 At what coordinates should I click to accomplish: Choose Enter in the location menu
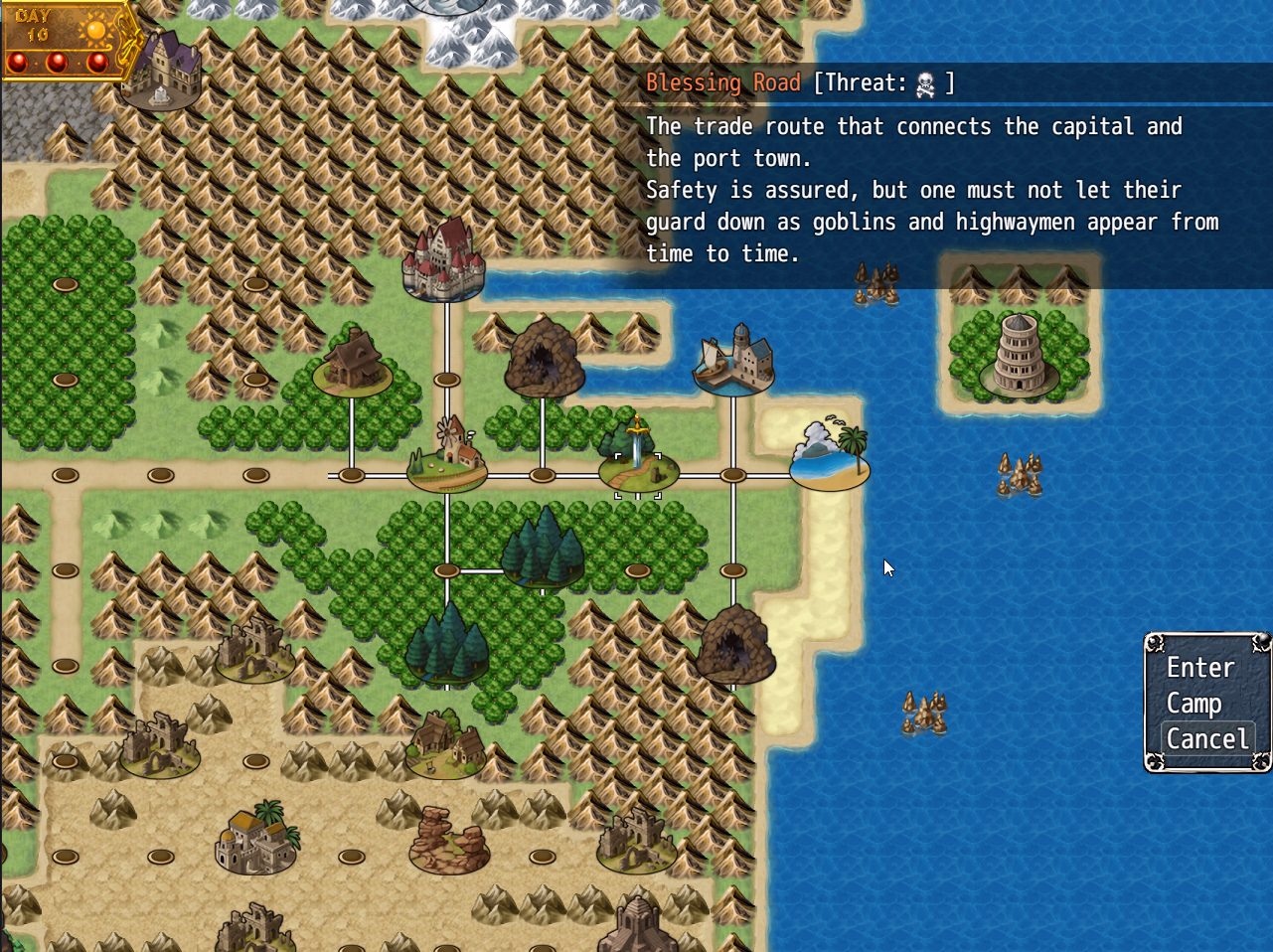1199,668
